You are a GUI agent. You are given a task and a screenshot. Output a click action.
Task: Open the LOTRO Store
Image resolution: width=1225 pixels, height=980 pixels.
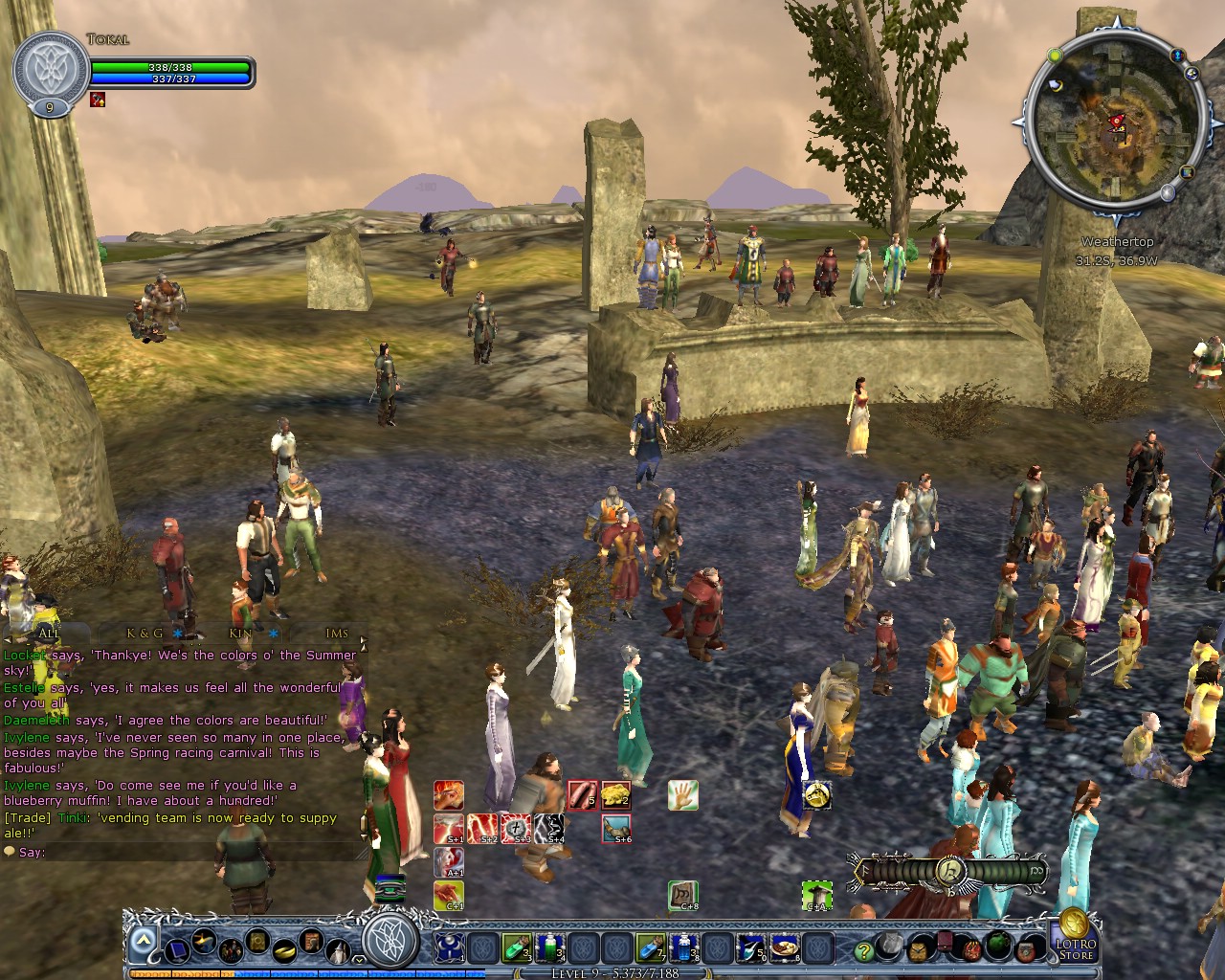1077,946
